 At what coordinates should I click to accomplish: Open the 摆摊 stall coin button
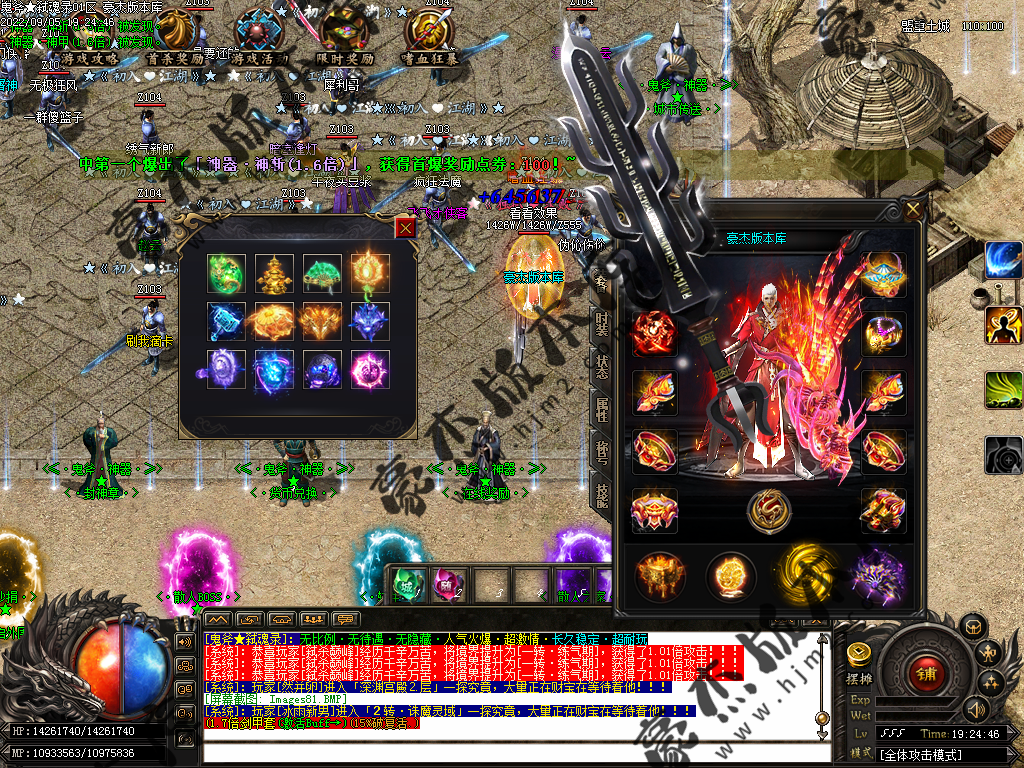pyautogui.click(x=860, y=655)
